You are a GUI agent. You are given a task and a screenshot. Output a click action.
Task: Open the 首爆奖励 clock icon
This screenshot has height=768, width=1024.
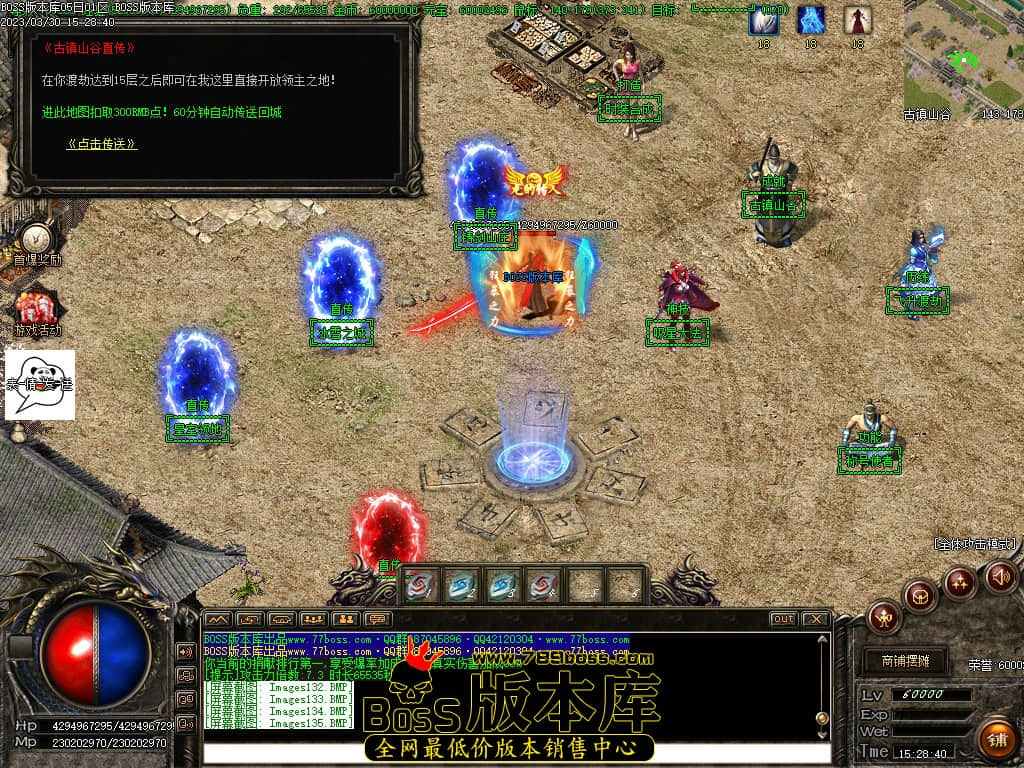(37, 239)
